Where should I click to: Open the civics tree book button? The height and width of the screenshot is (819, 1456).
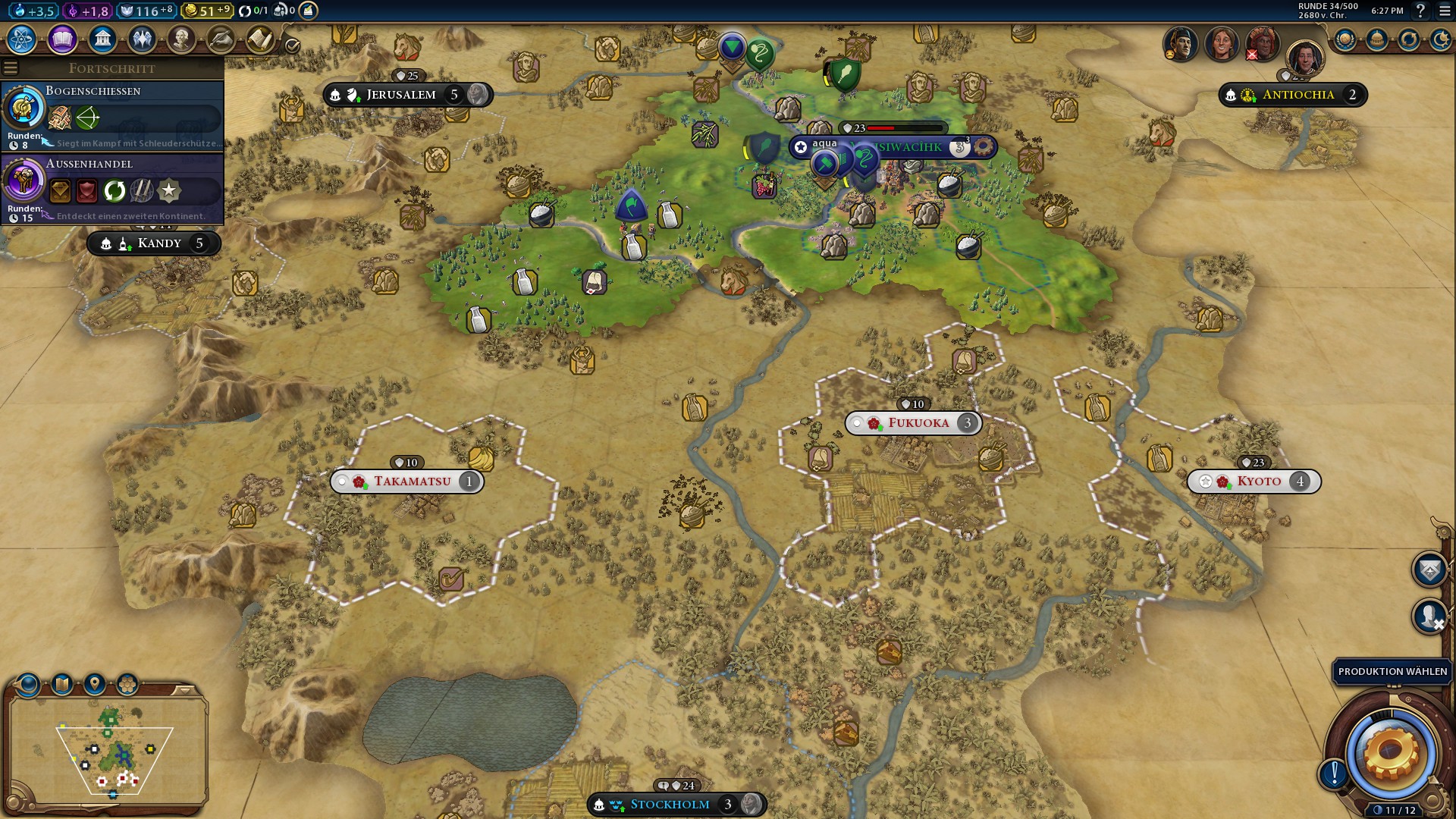click(x=62, y=39)
